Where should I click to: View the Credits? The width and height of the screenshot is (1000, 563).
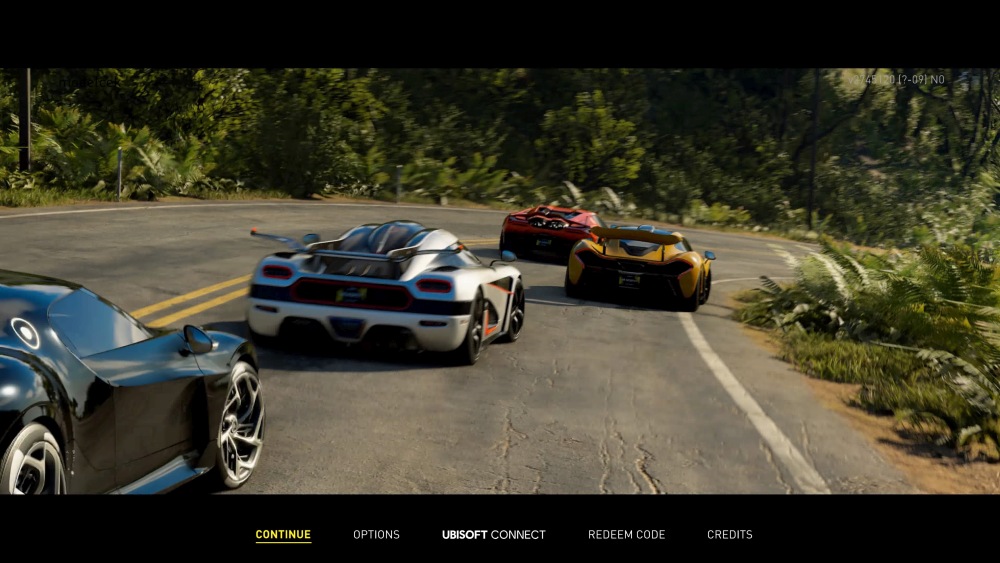(x=730, y=535)
